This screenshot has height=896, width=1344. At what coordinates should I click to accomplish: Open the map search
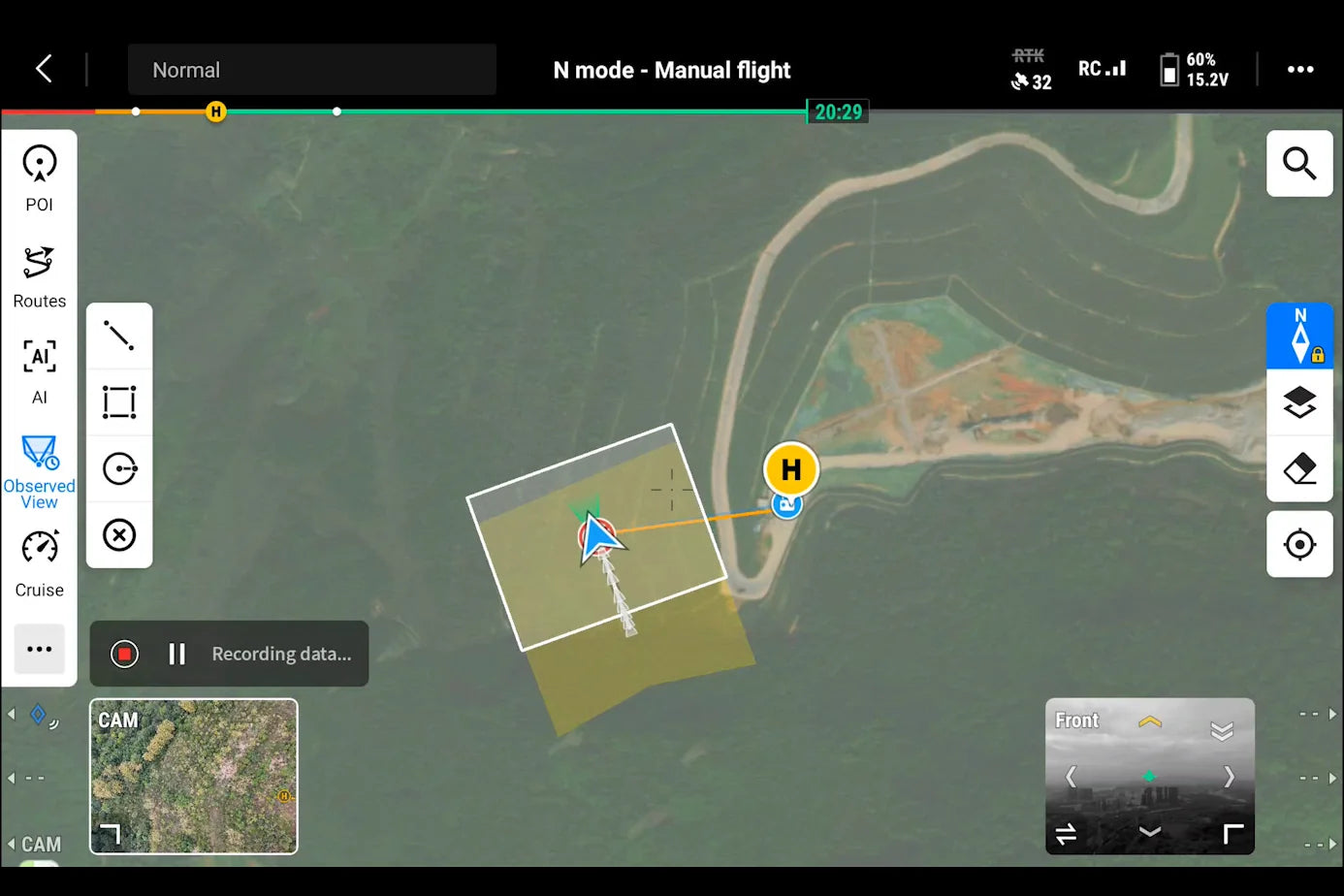pyautogui.click(x=1299, y=163)
